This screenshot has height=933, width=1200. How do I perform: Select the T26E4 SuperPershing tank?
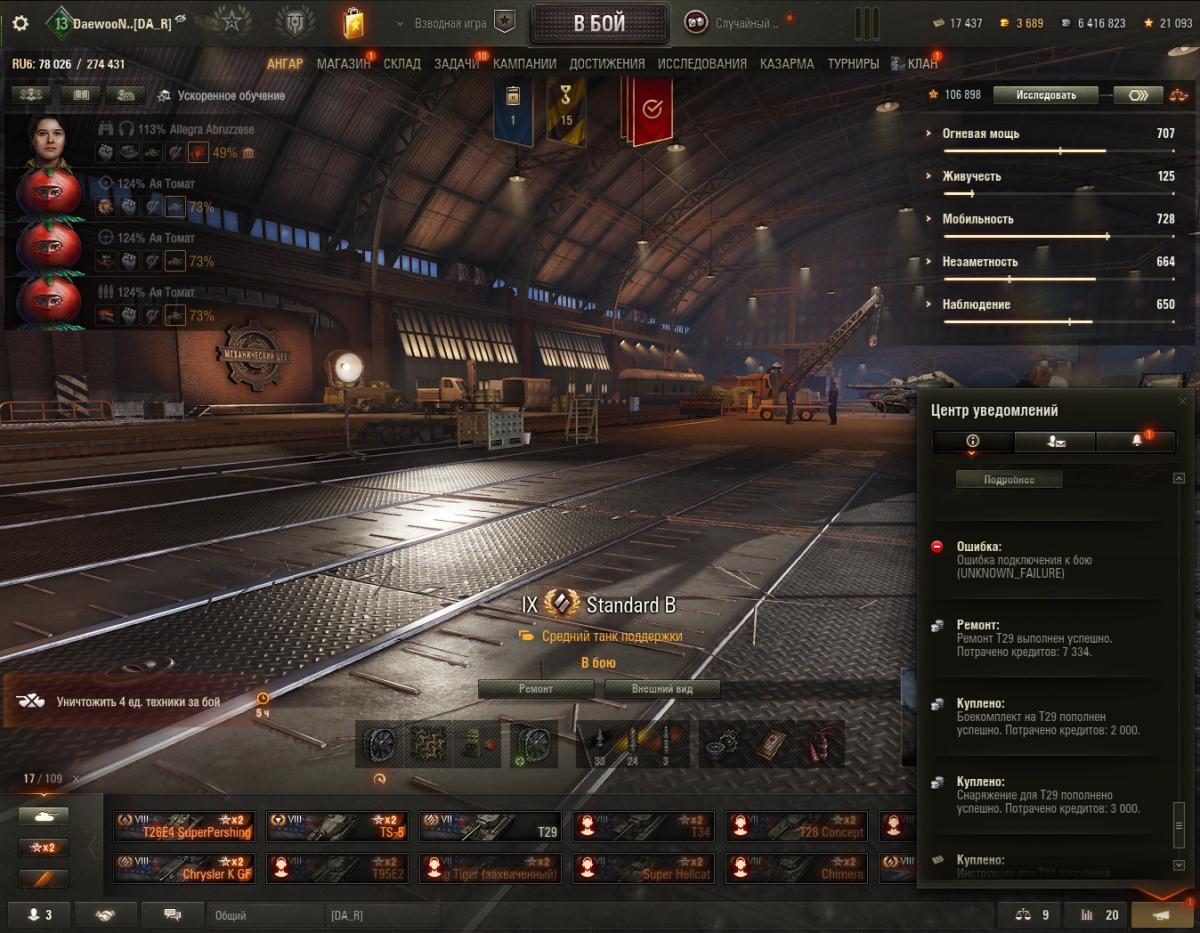tap(183, 826)
